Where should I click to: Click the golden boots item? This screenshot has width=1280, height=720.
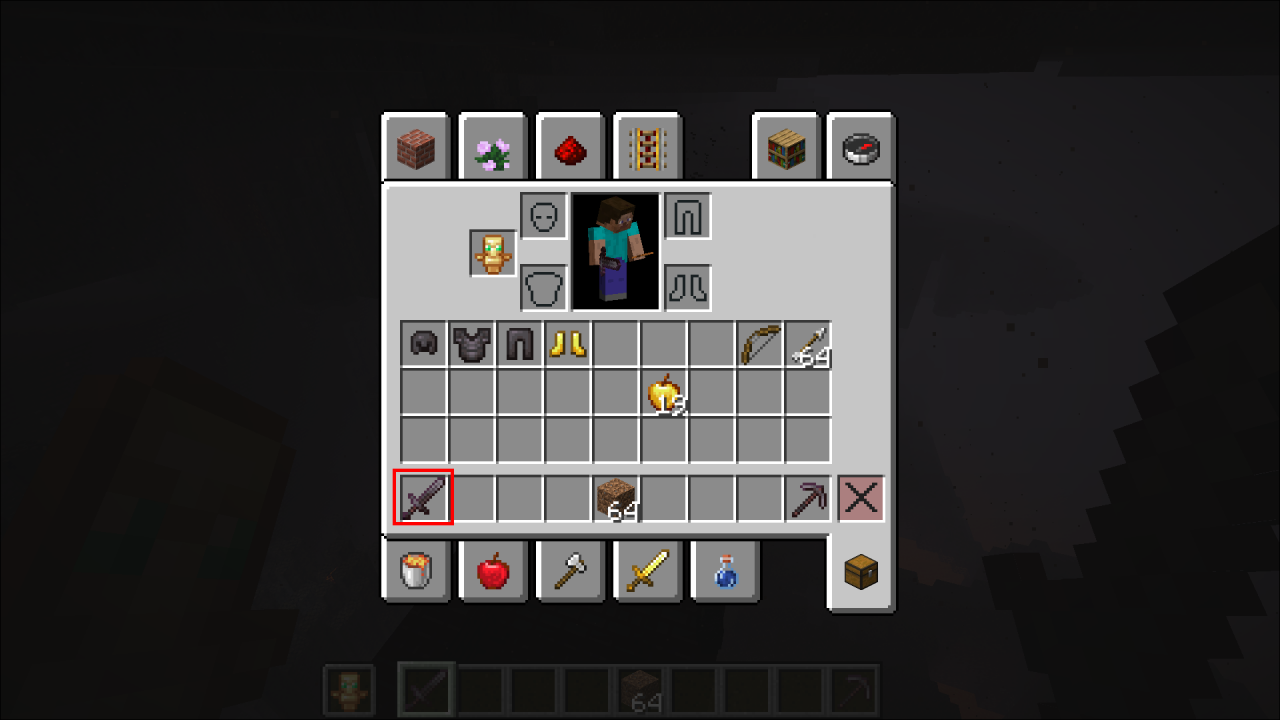567,344
